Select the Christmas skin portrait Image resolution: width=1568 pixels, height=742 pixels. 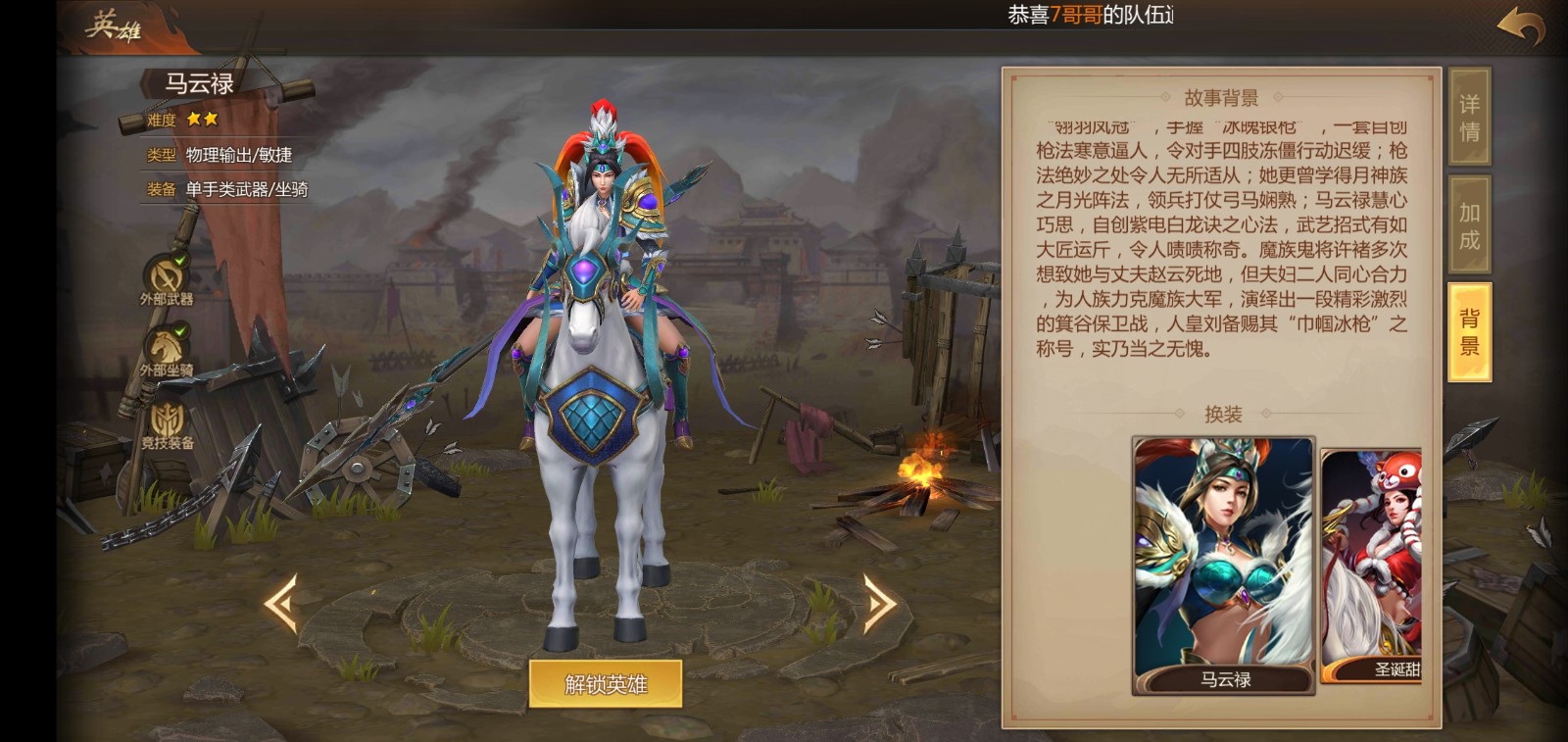(1372, 566)
